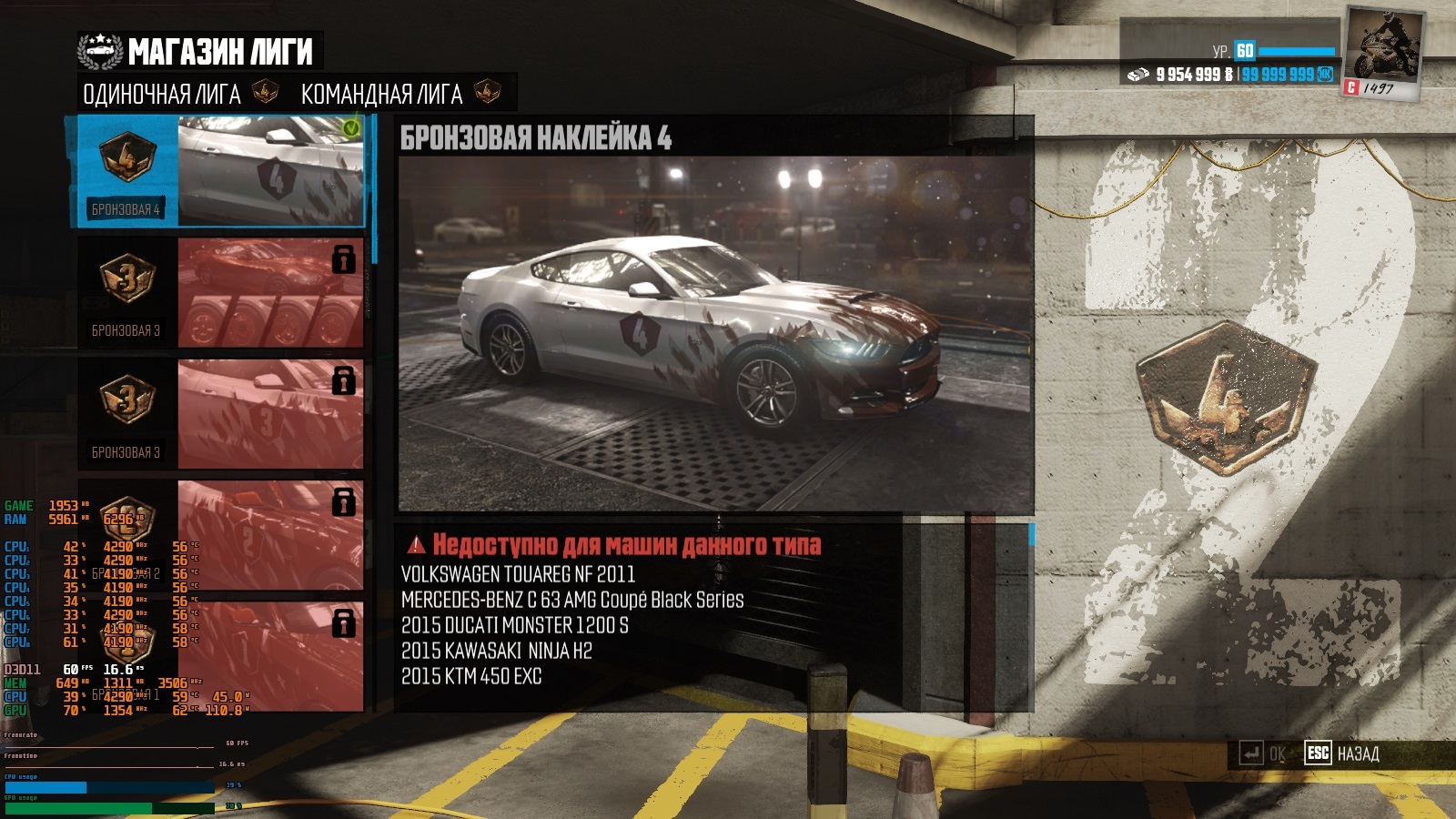Screen dimensions: 1456x819
Task: Click the Mustang sticker preview image
Action: click(715, 334)
